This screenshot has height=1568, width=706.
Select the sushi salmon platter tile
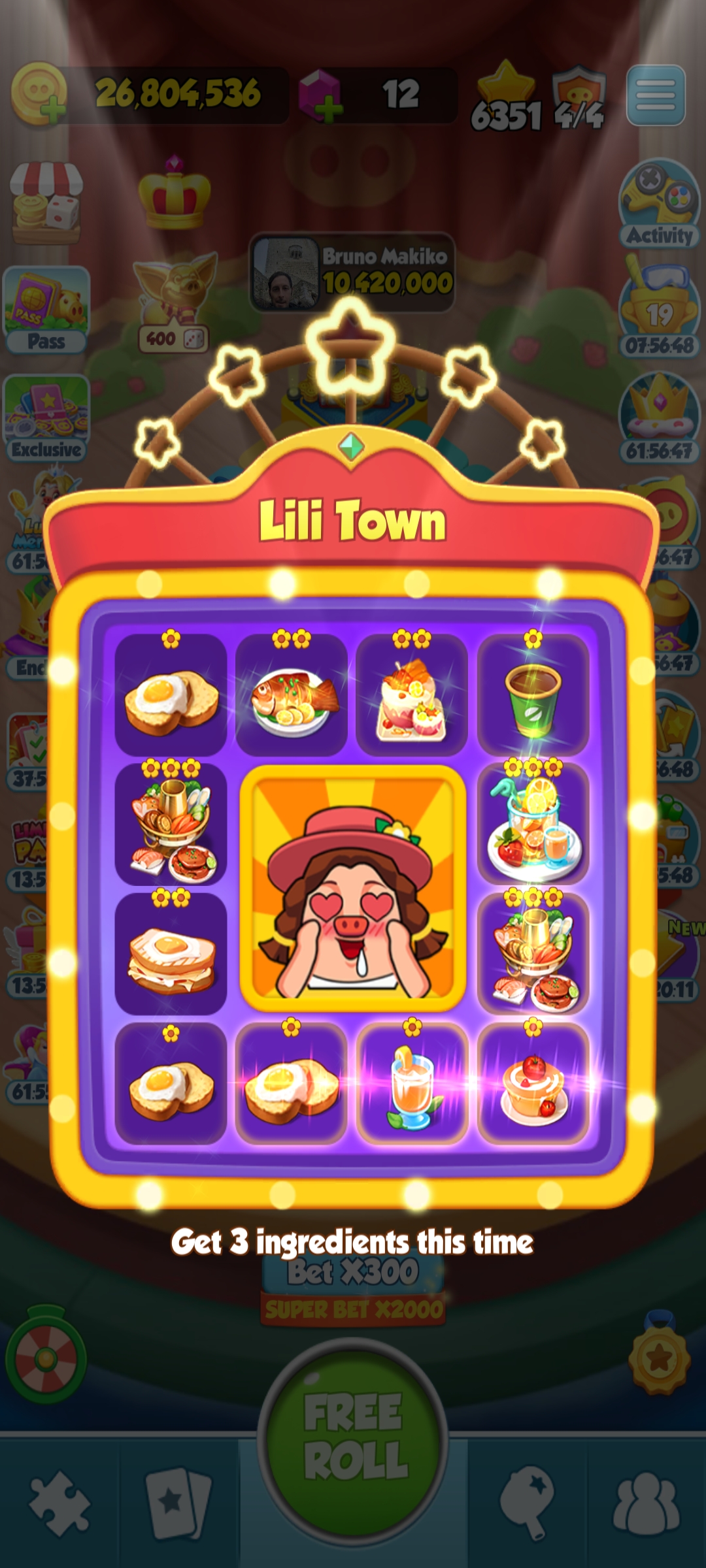(x=412, y=695)
